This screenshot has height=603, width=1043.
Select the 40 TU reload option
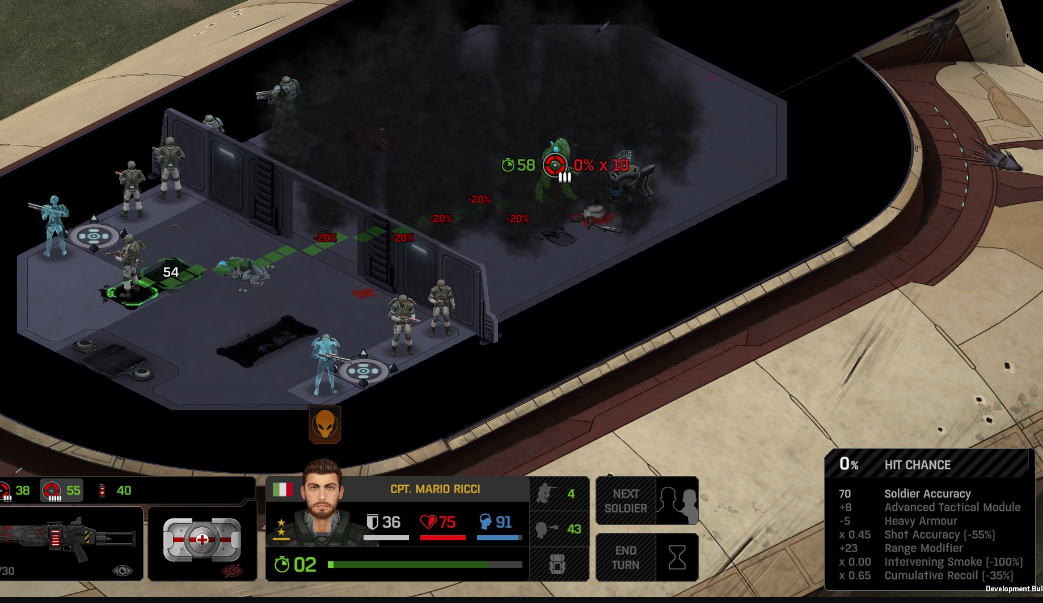point(113,490)
